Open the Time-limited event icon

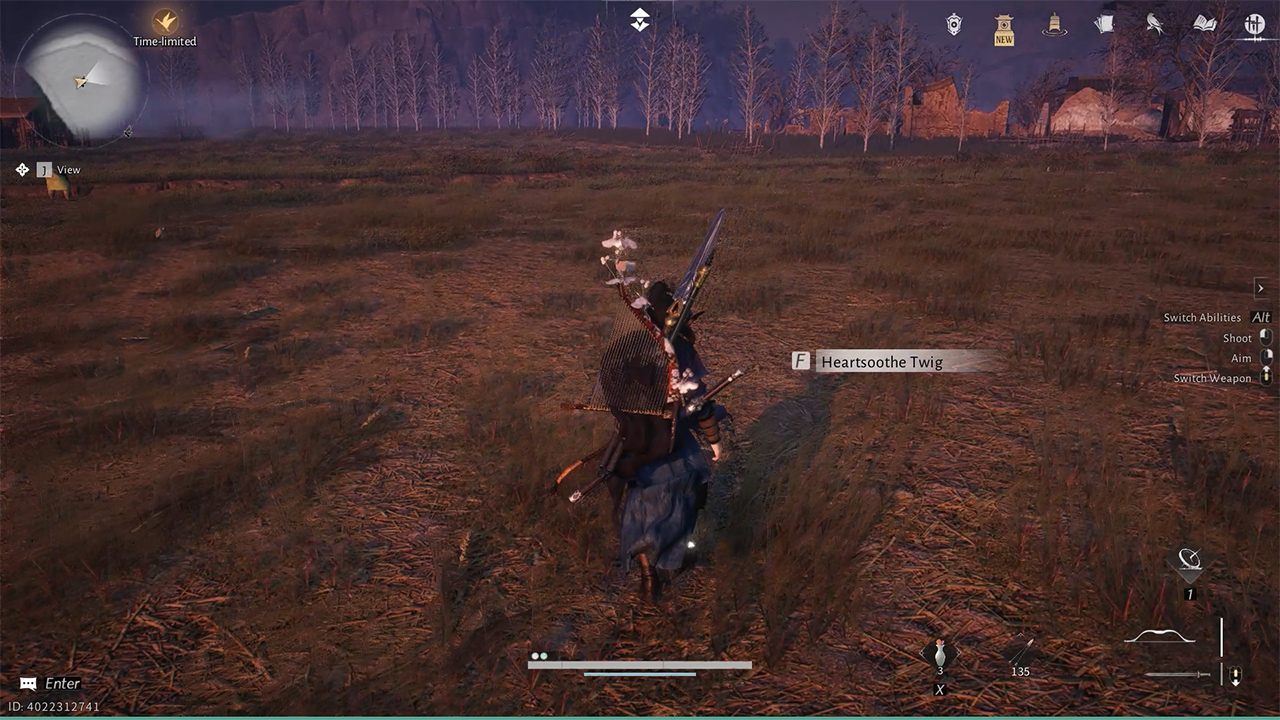[x=165, y=21]
